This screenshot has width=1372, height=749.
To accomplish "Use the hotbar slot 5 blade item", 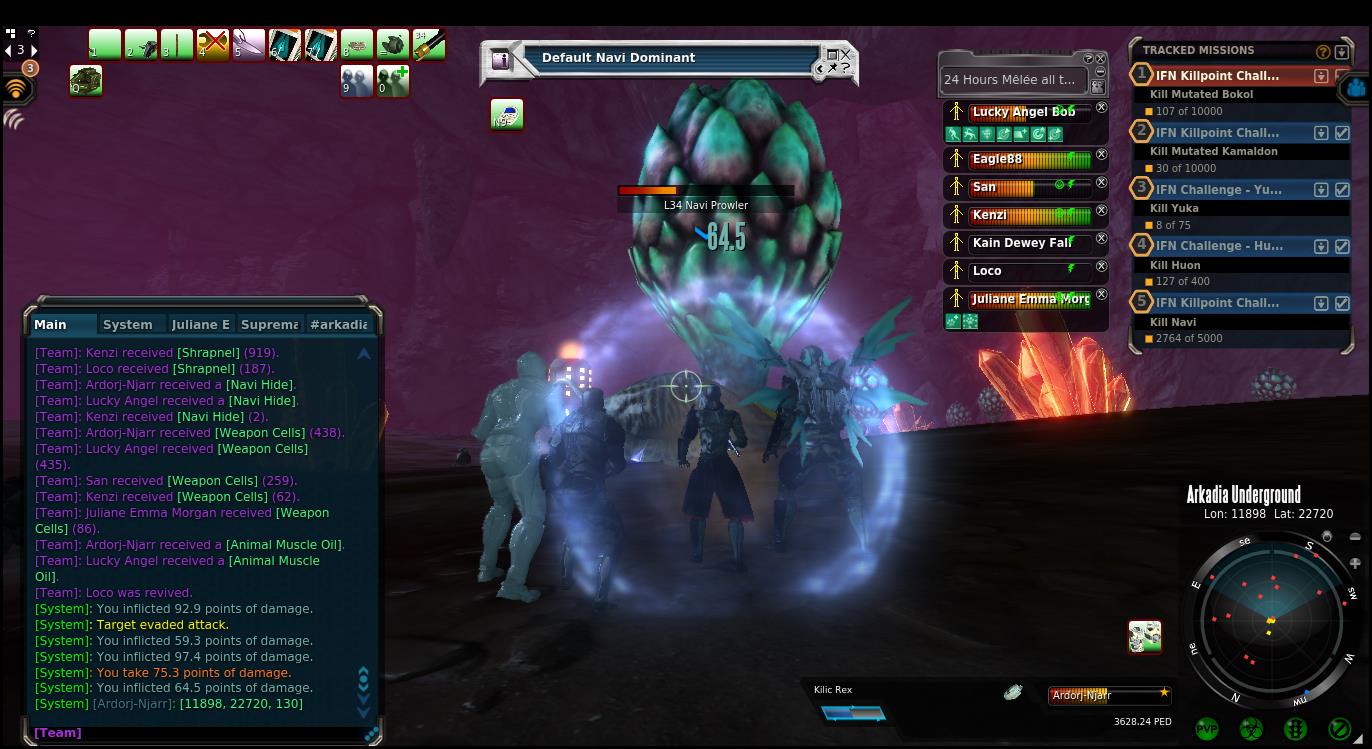I will coord(248,45).
